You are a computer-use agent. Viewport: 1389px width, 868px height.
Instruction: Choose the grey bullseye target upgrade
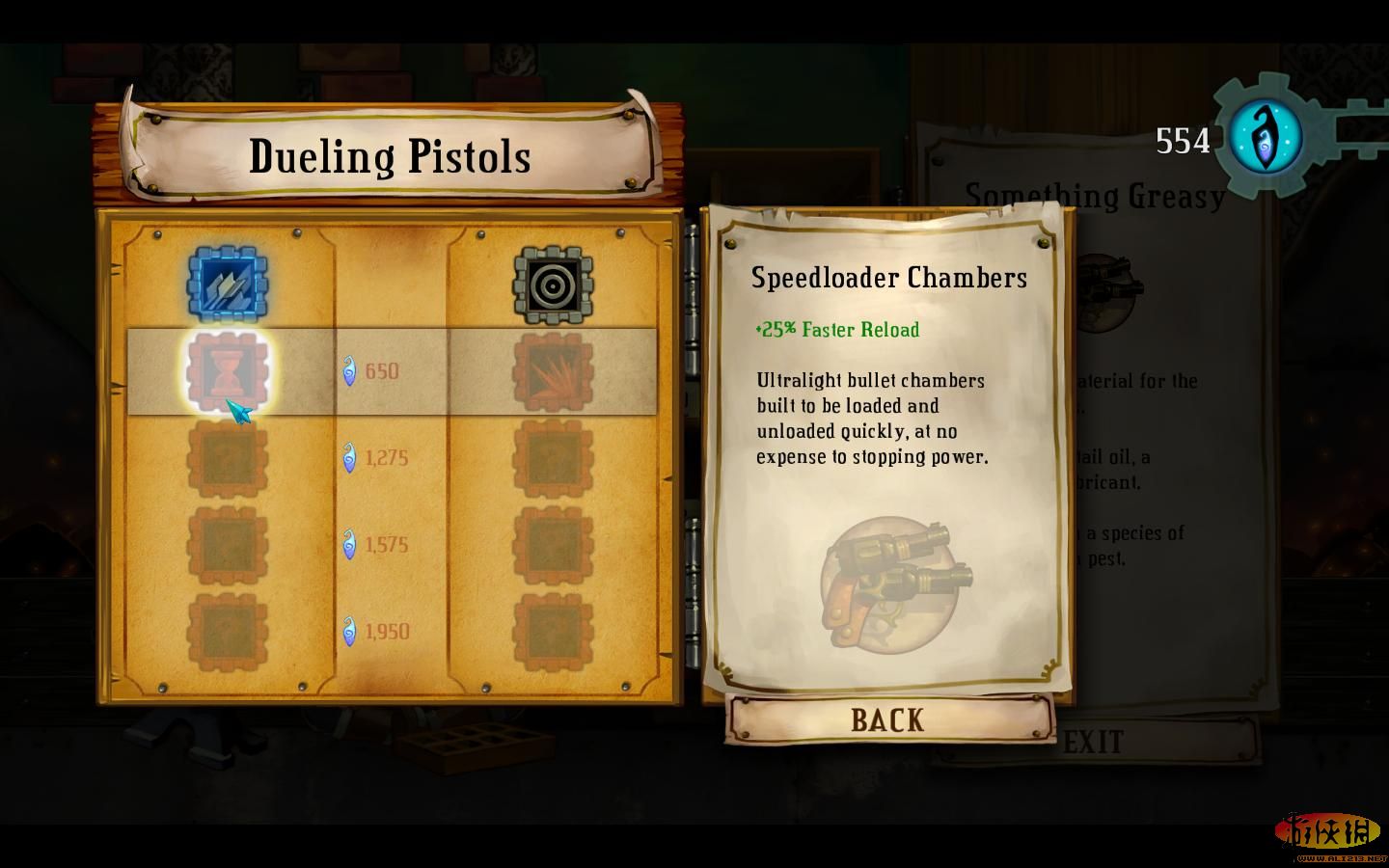coord(552,284)
